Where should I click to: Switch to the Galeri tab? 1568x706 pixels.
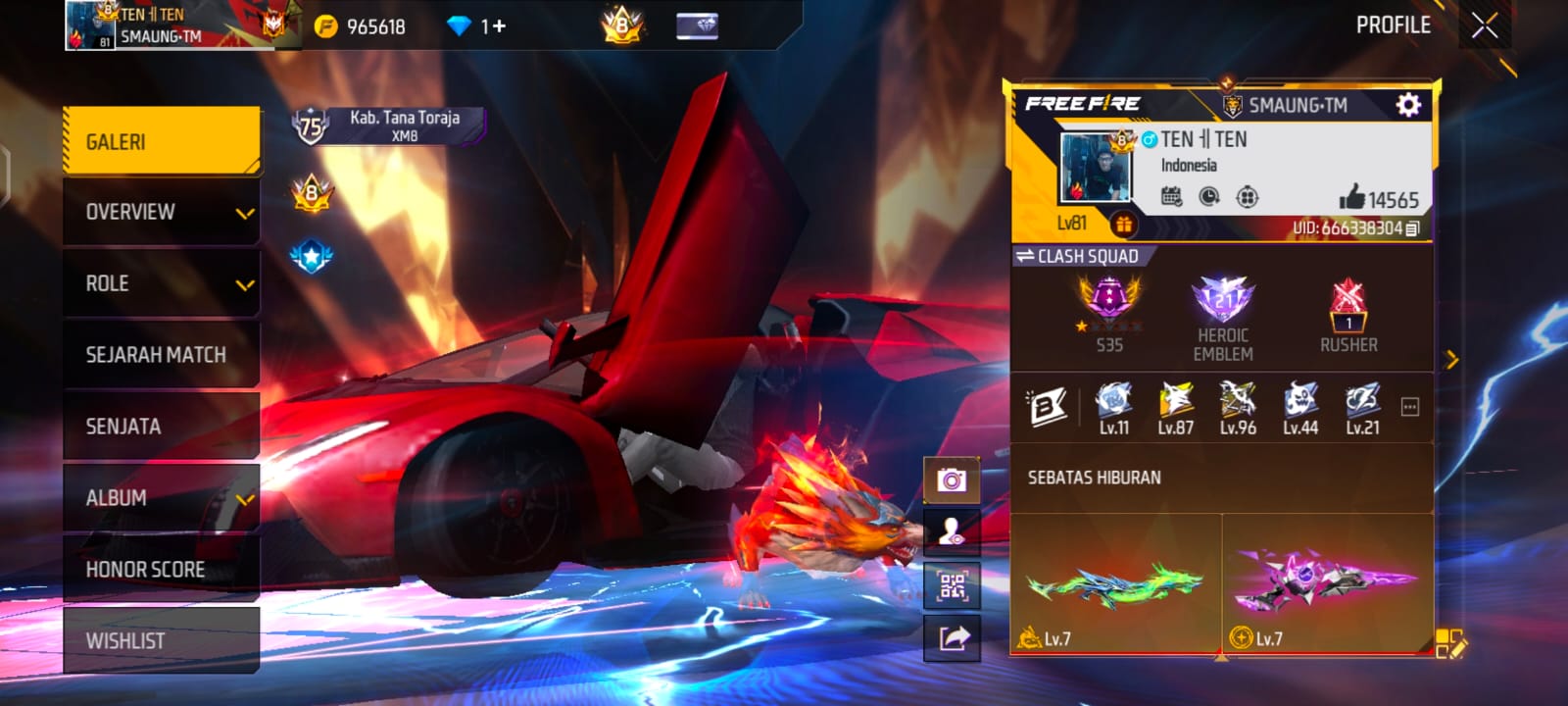click(162, 142)
